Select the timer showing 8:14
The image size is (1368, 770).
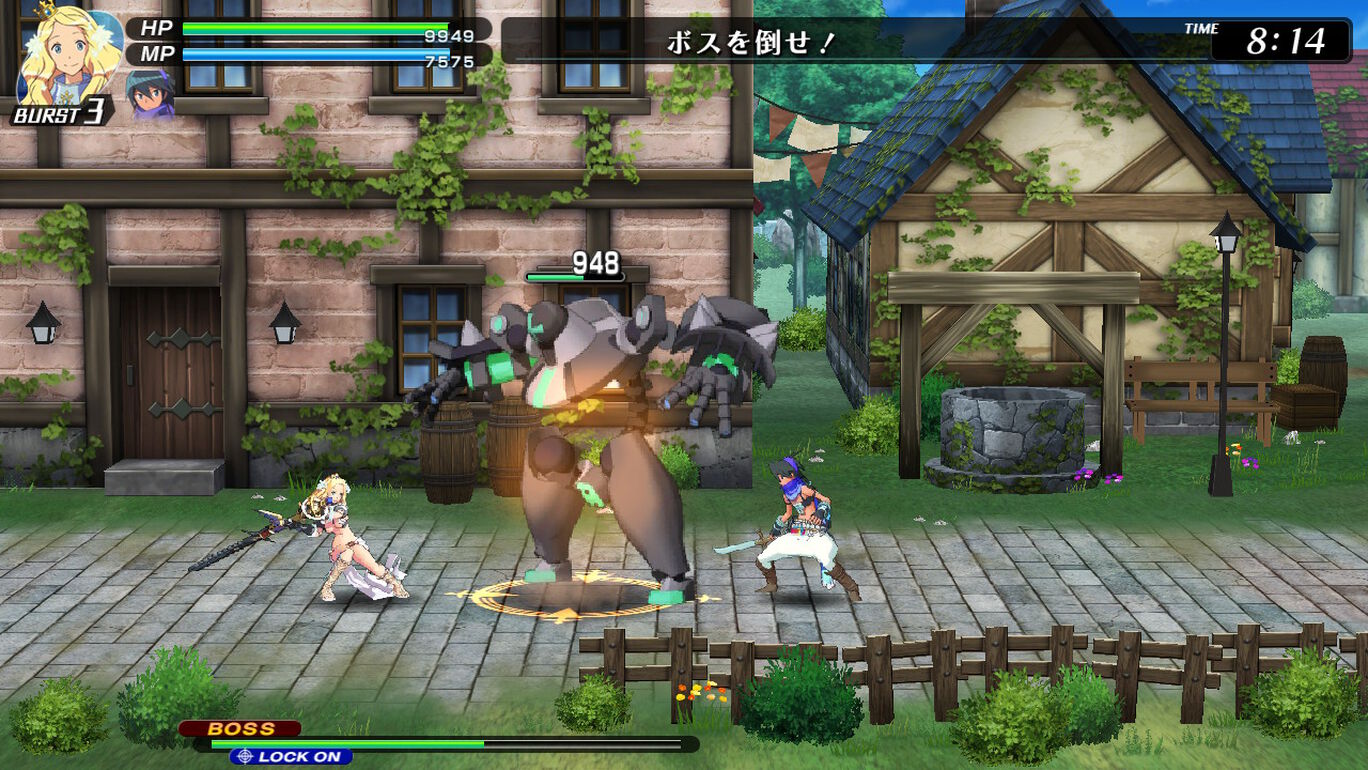[x=1283, y=40]
